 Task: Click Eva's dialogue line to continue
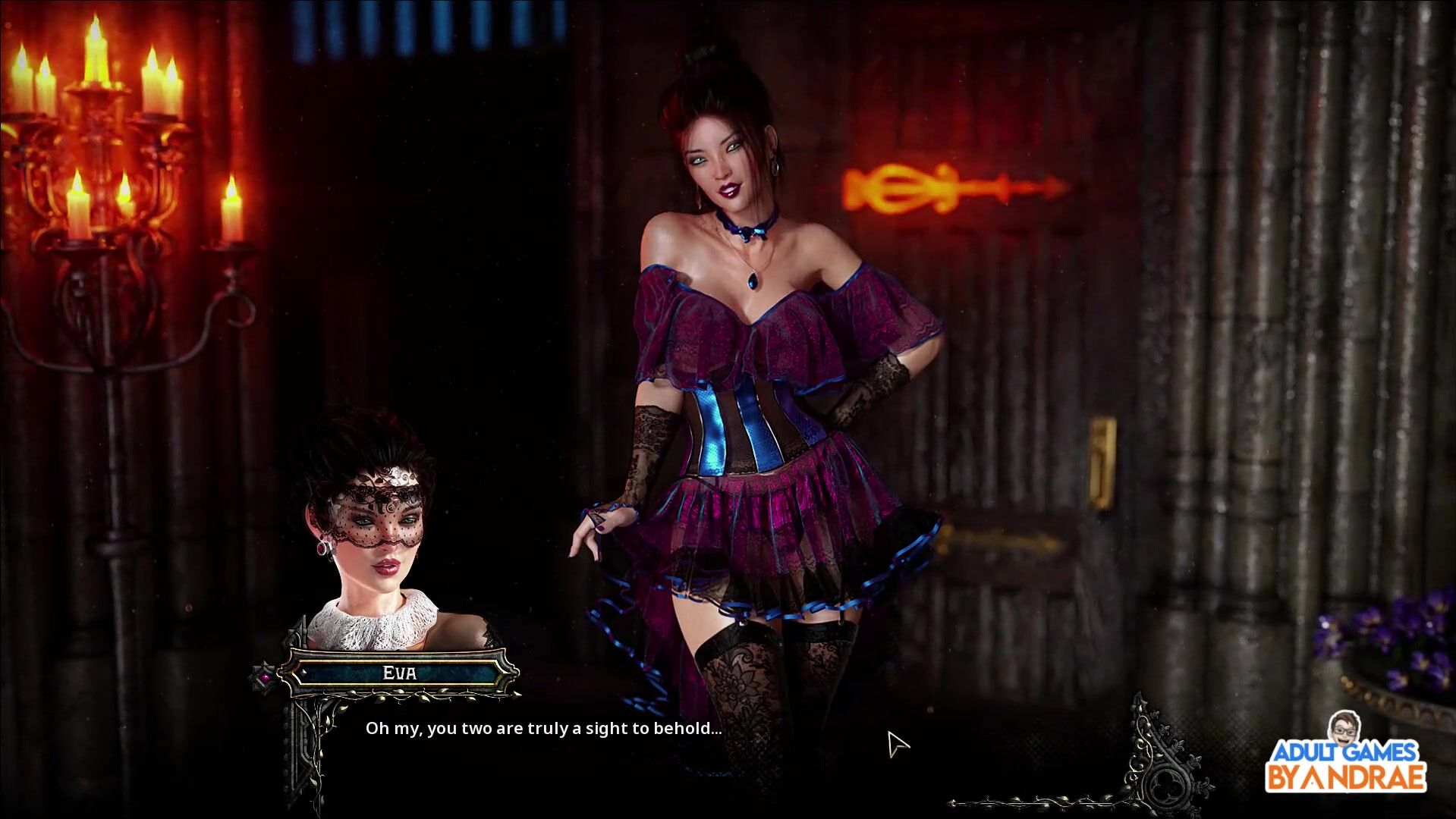(x=543, y=729)
